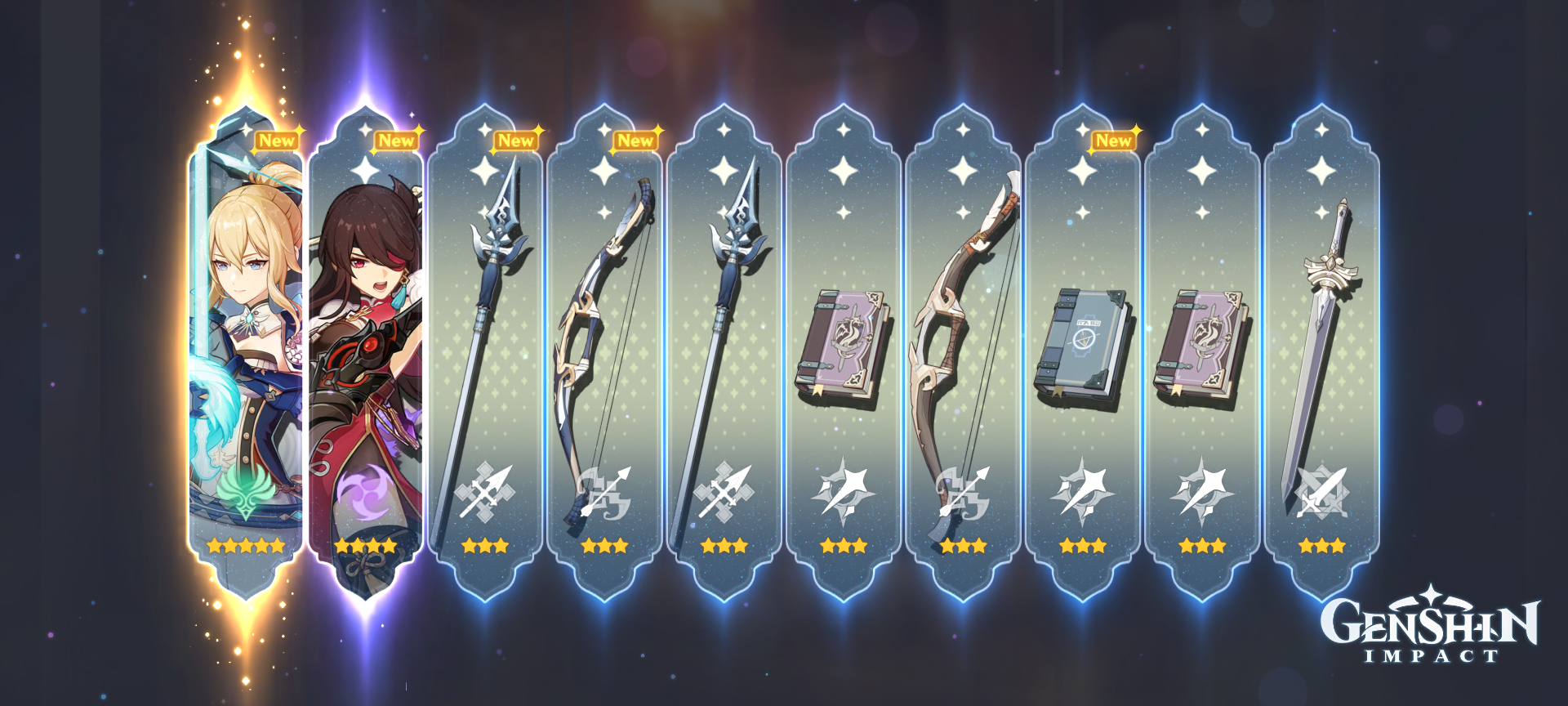Click the New badge on the blue catalyst card
Screen dimensions: 1568x706
coord(1114,140)
